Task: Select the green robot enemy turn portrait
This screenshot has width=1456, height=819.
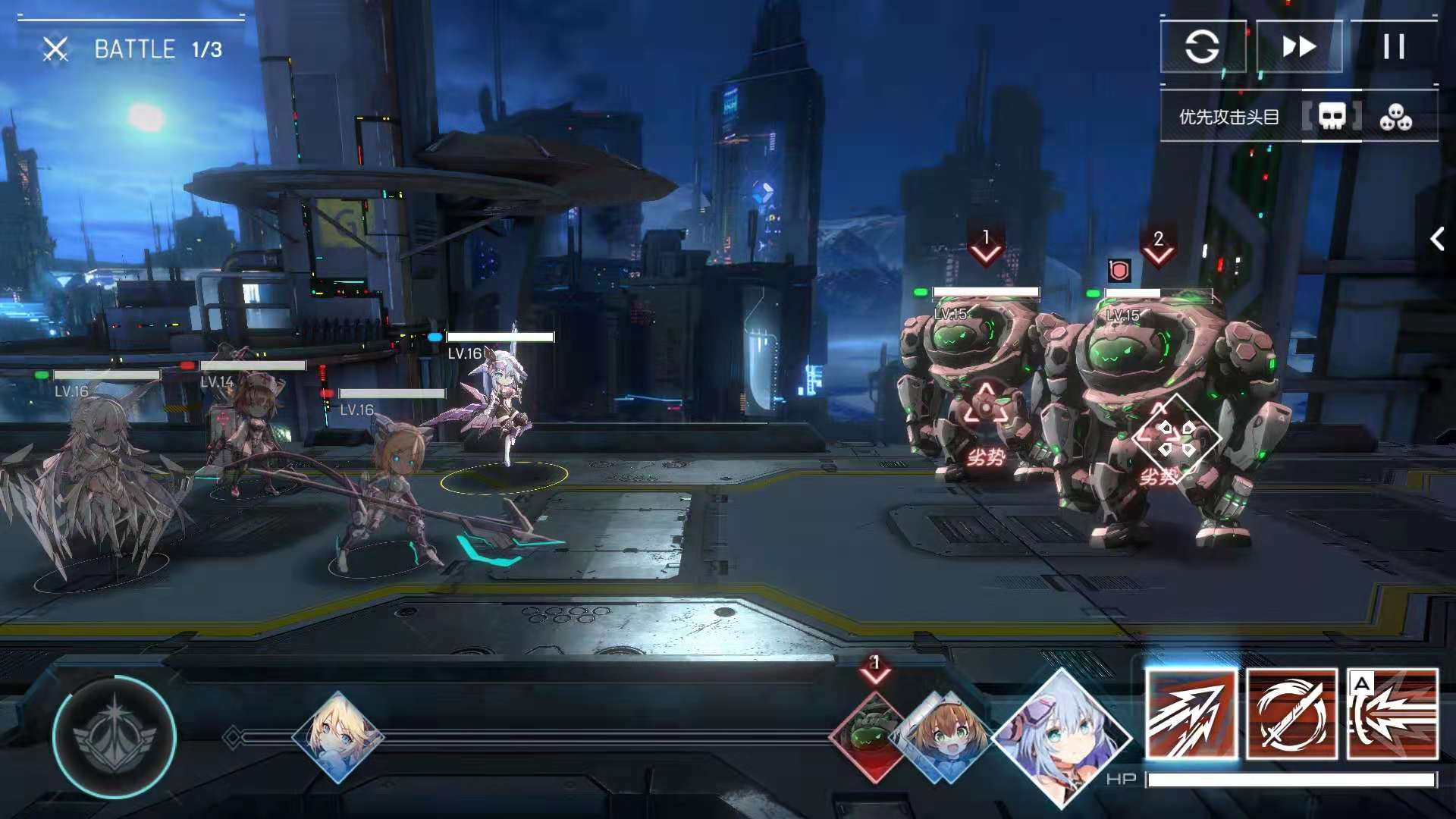Action: point(872,734)
